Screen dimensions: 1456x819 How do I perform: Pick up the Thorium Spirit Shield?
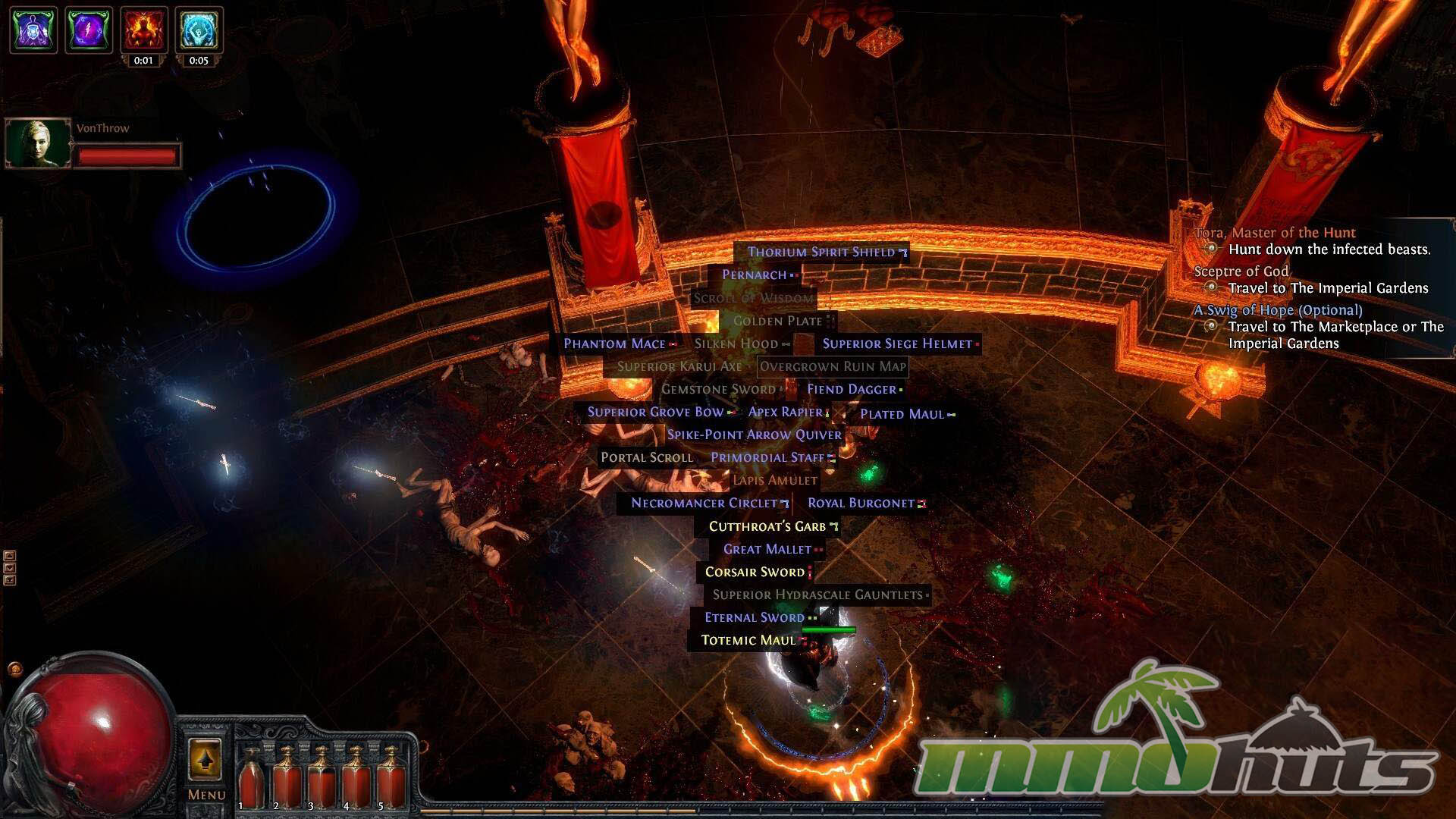click(821, 252)
